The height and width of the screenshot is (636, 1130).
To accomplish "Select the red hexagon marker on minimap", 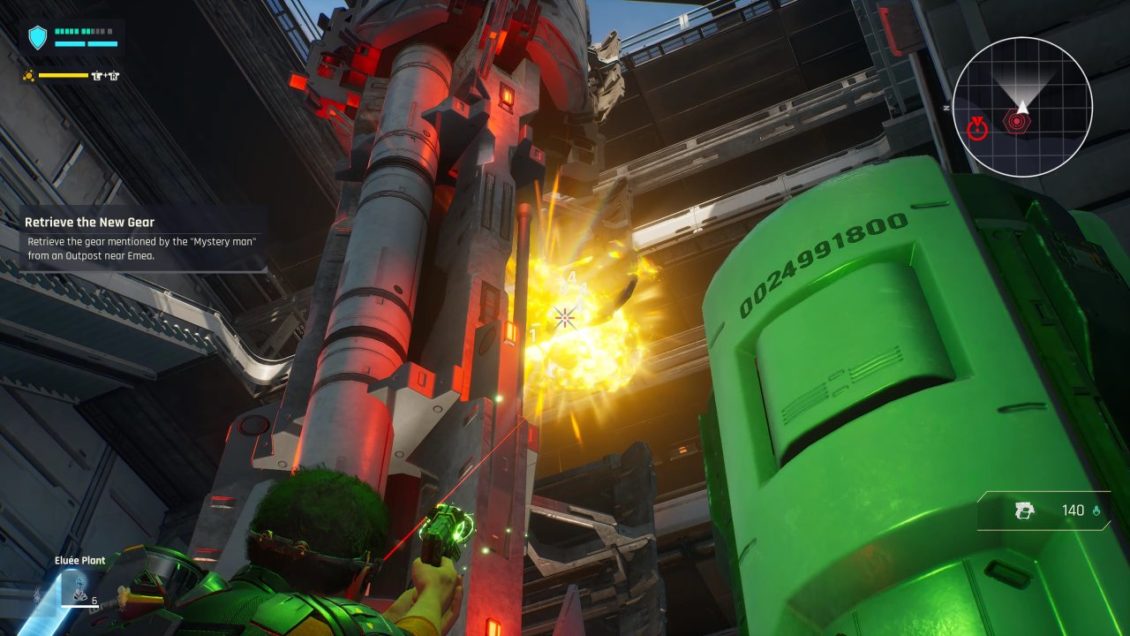I will coord(1014,124).
